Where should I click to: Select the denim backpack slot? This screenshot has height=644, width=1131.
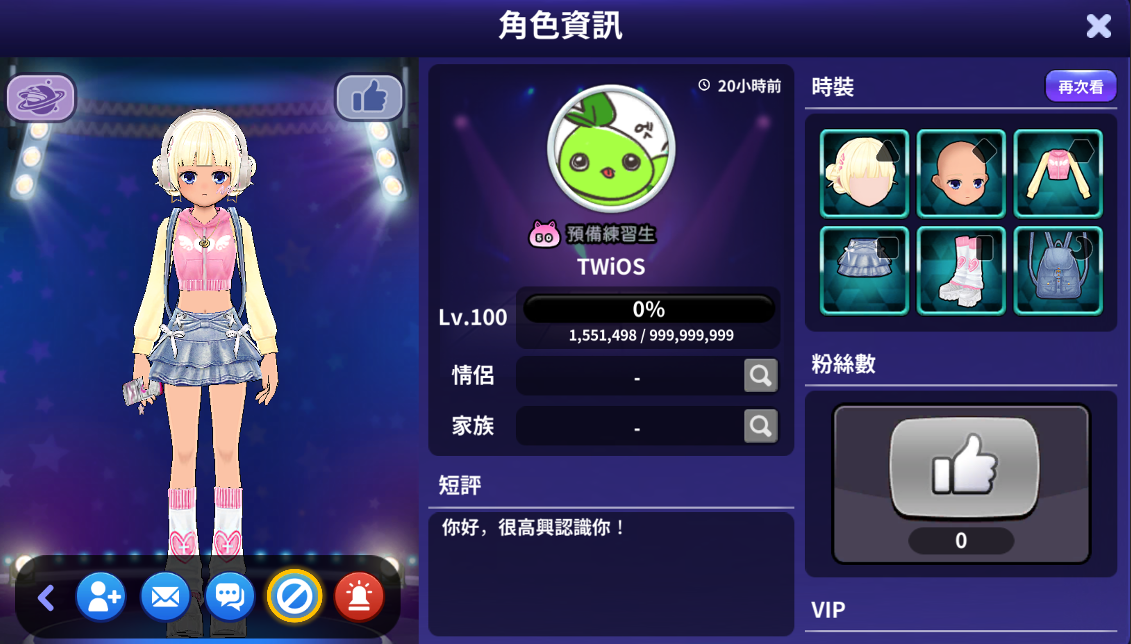coord(1058,270)
